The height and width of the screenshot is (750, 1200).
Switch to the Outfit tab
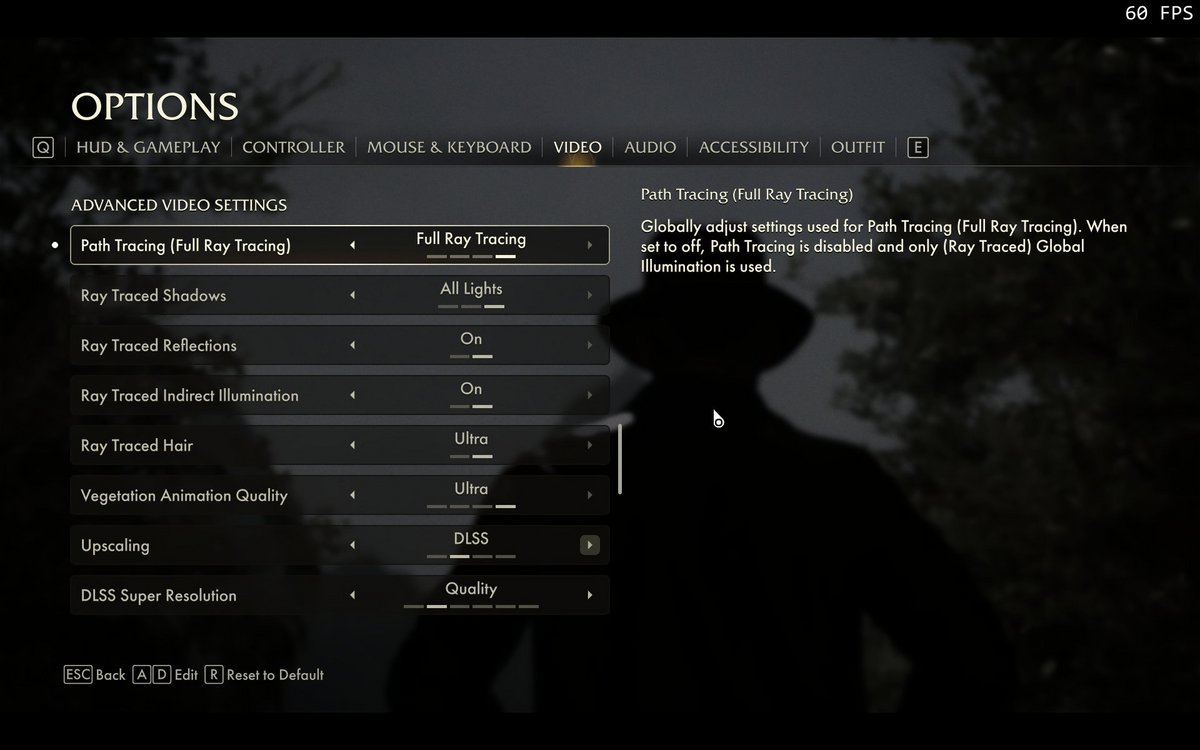pyautogui.click(x=857, y=147)
